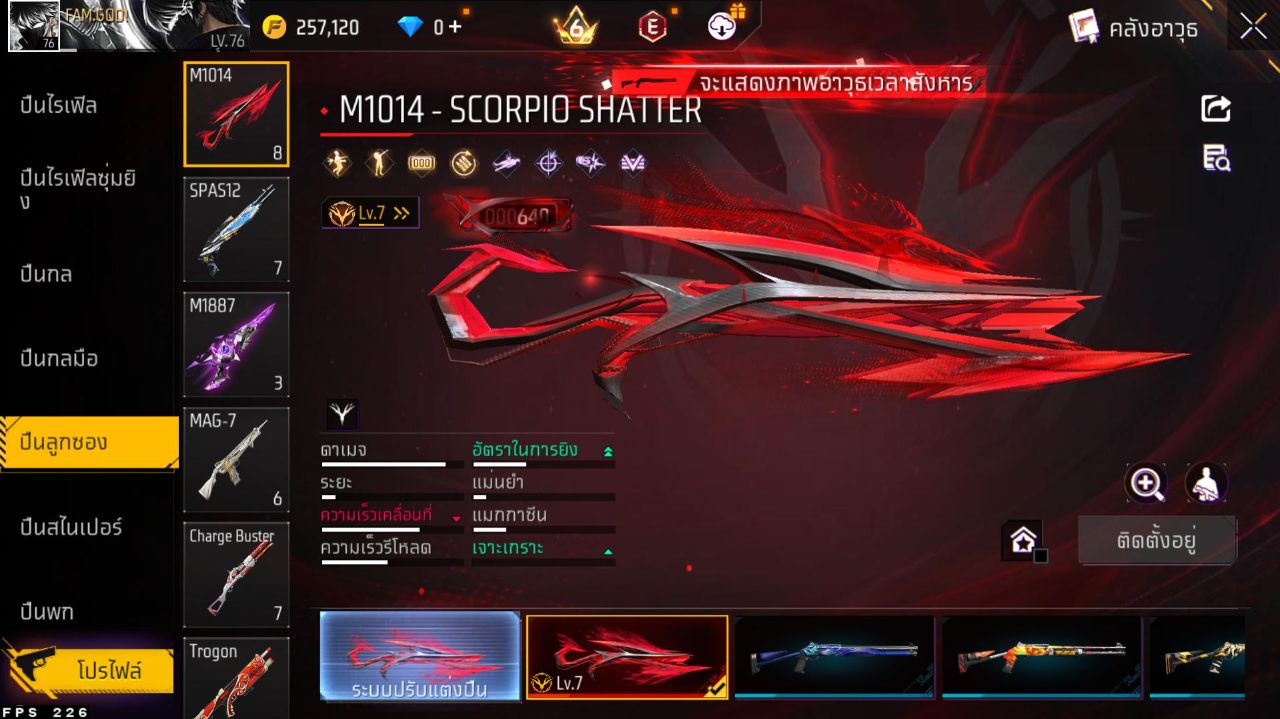Zoom in with the magnifier icon

tap(1146, 484)
